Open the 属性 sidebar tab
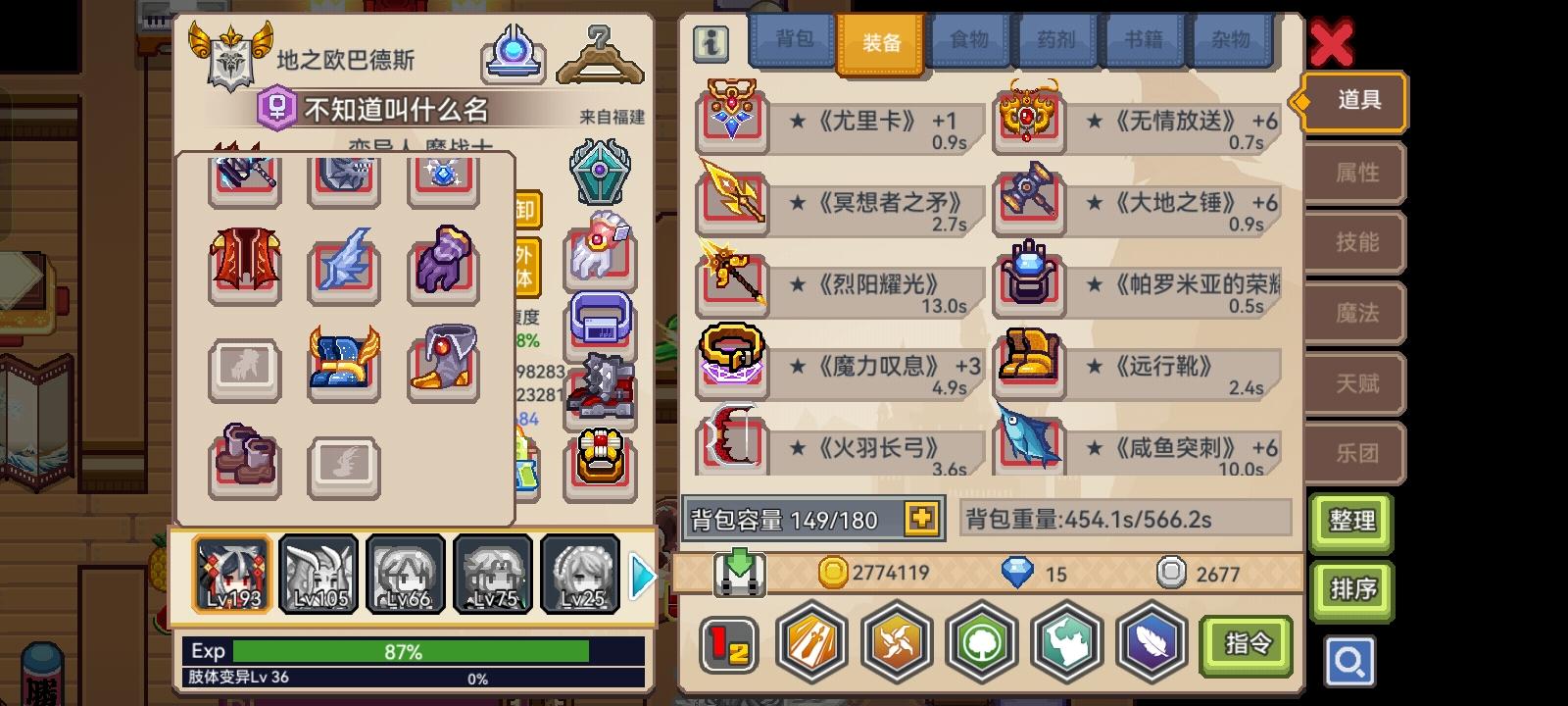The width and height of the screenshot is (1568, 706). [x=1355, y=173]
